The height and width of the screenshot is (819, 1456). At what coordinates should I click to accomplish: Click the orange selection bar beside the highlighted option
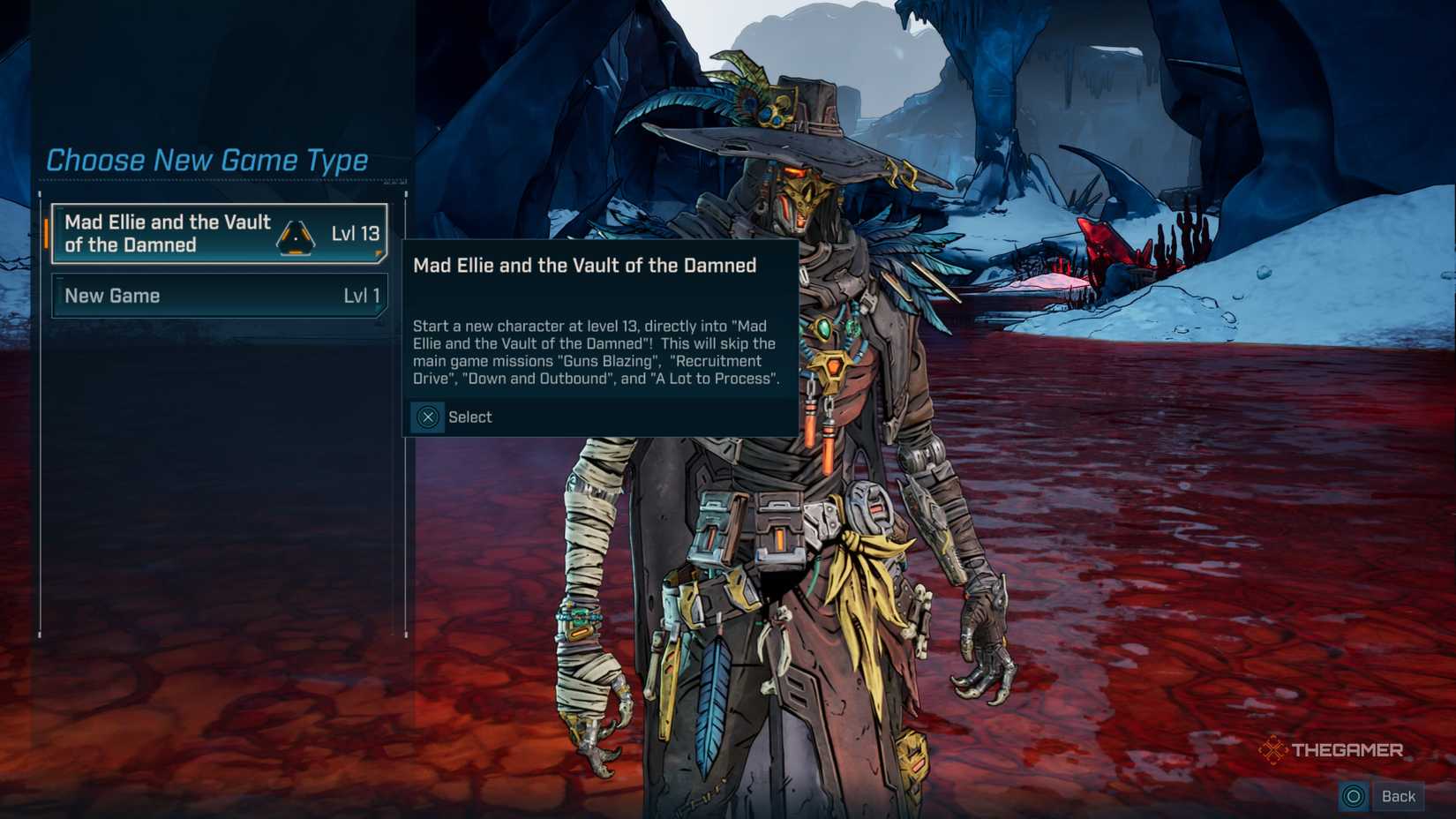coord(47,234)
